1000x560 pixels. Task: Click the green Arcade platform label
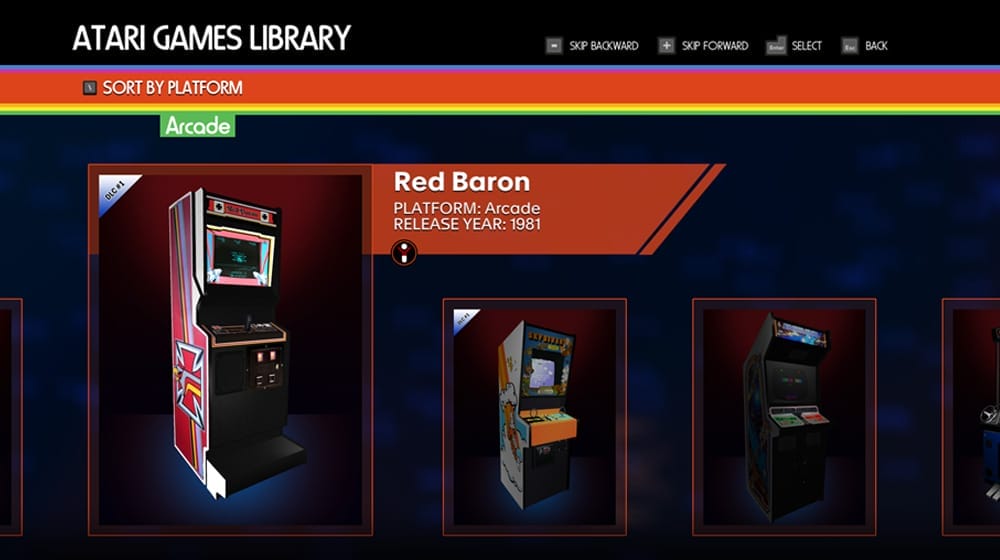click(198, 126)
